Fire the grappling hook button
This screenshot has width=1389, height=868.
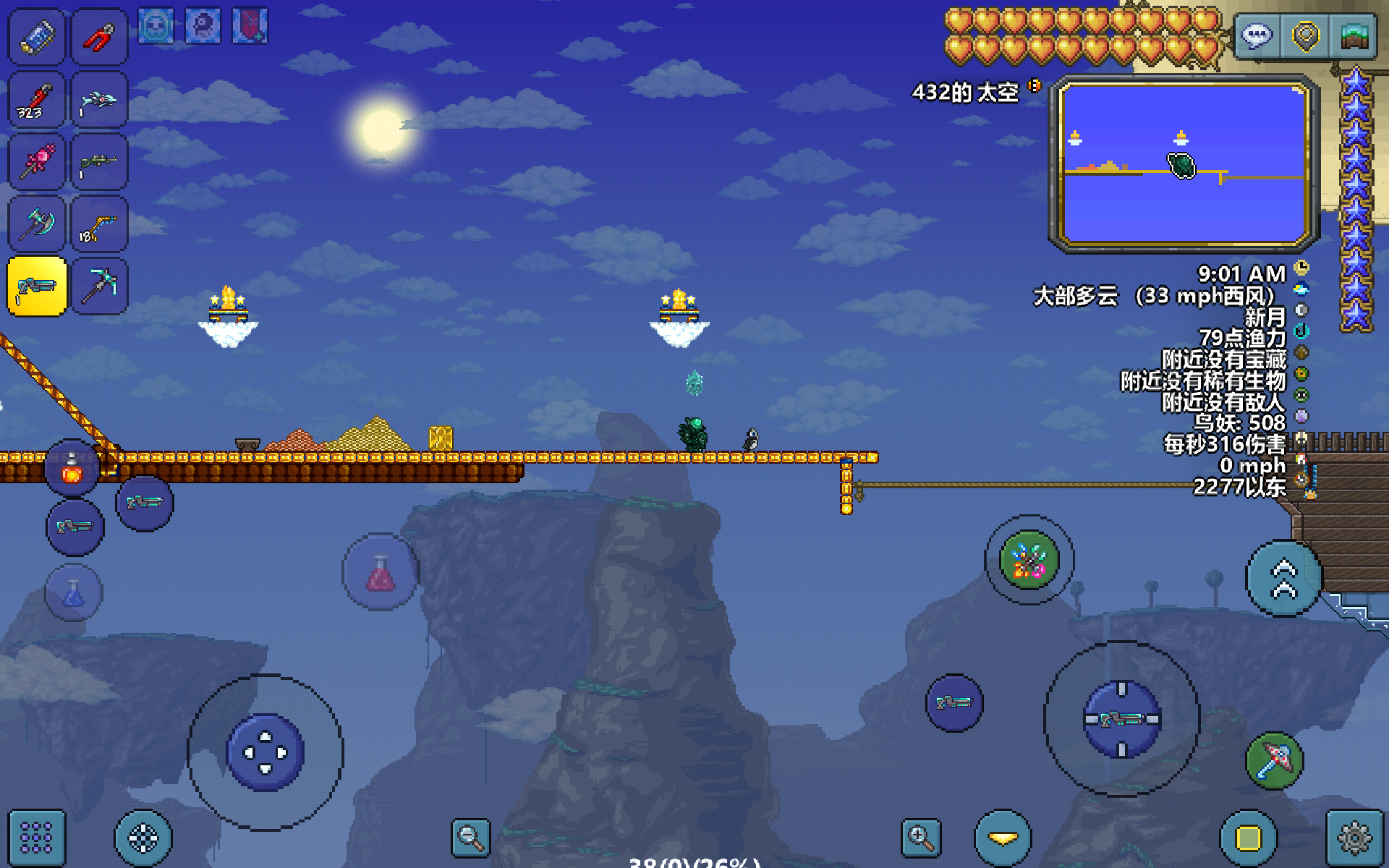pyautogui.click(x=1275, y=759)
